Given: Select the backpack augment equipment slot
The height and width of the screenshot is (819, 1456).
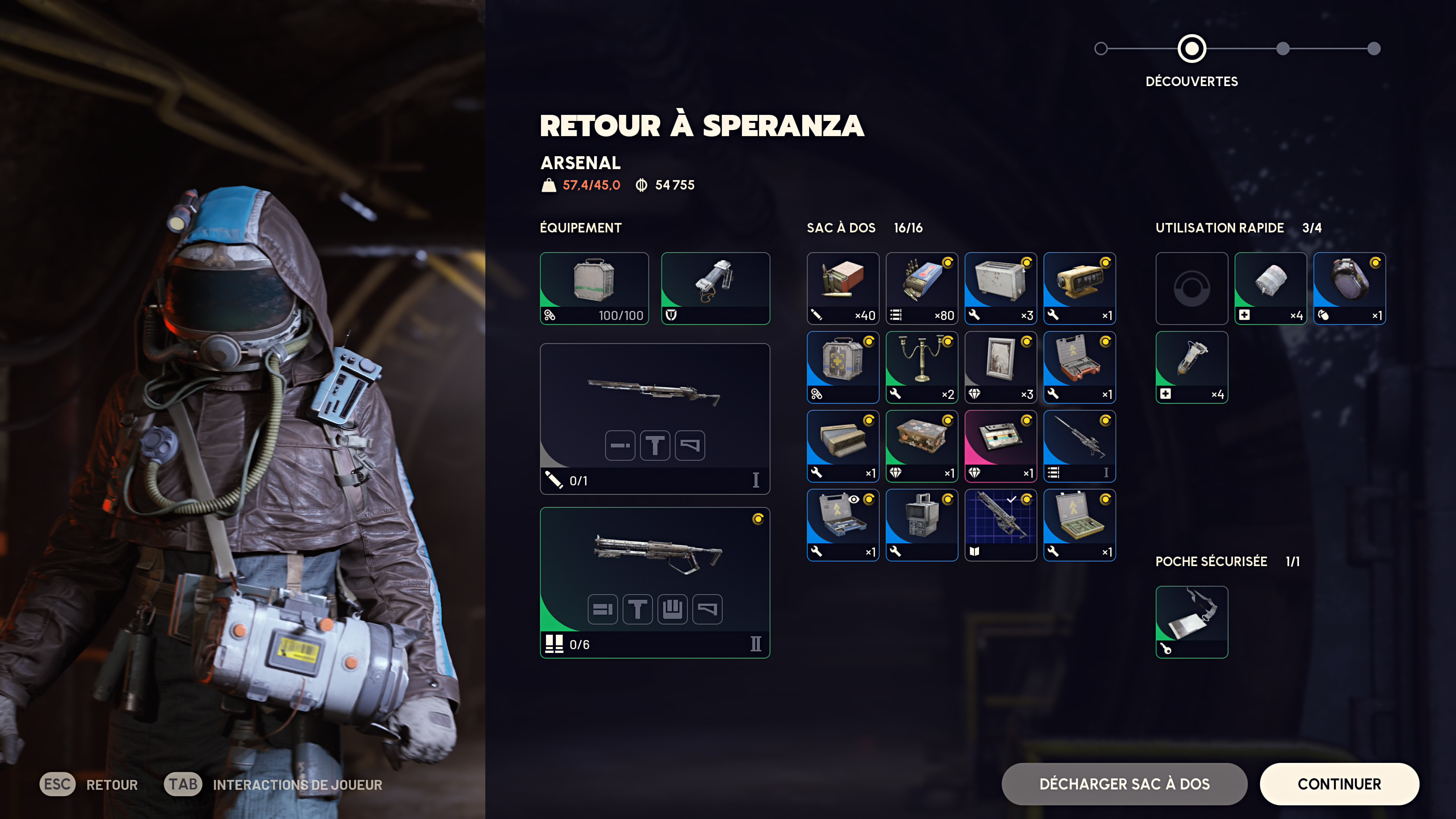Looking at the screenshot, I should coord(715,288).
